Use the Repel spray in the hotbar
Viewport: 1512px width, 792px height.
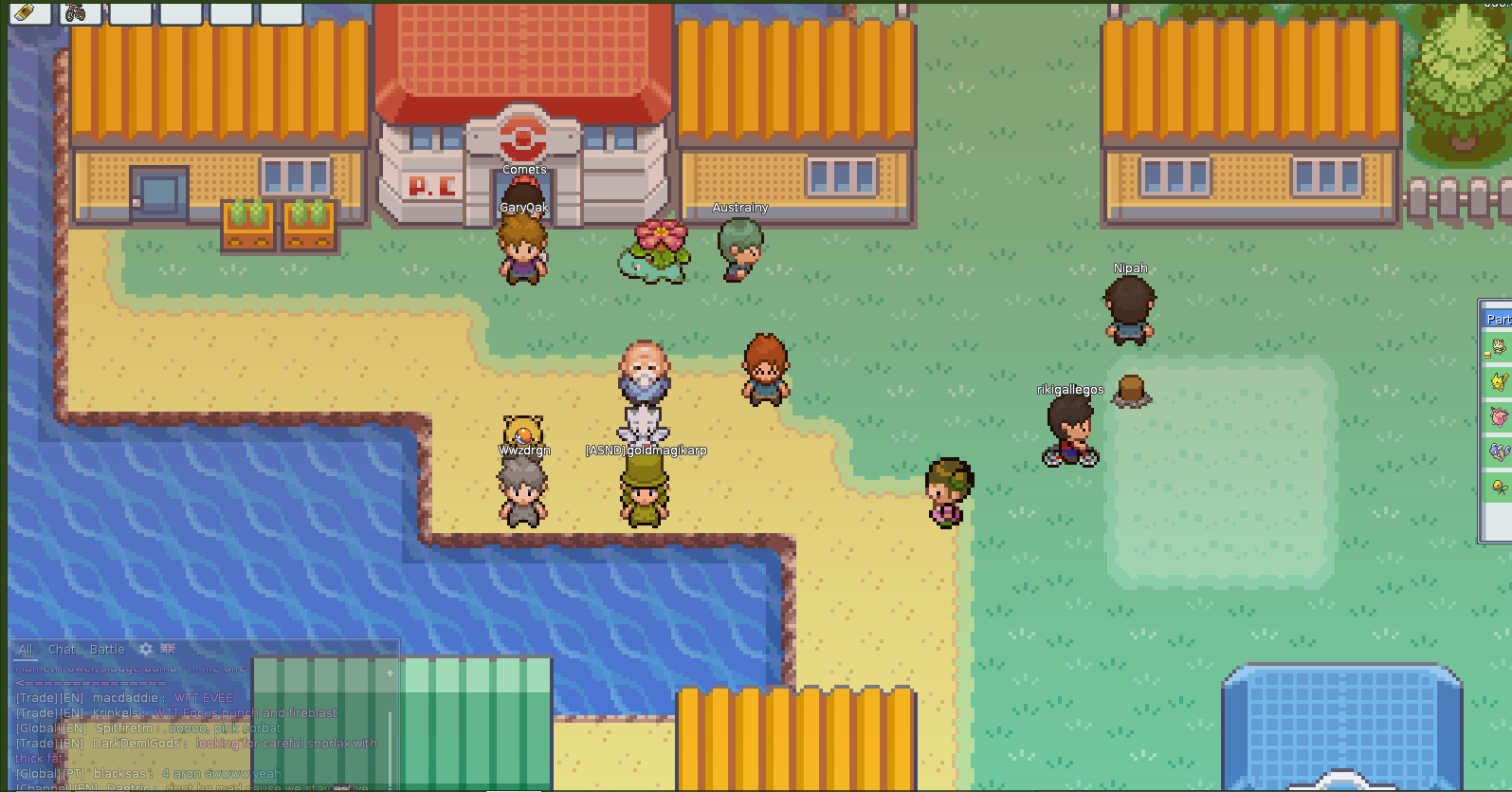point(28,13)
